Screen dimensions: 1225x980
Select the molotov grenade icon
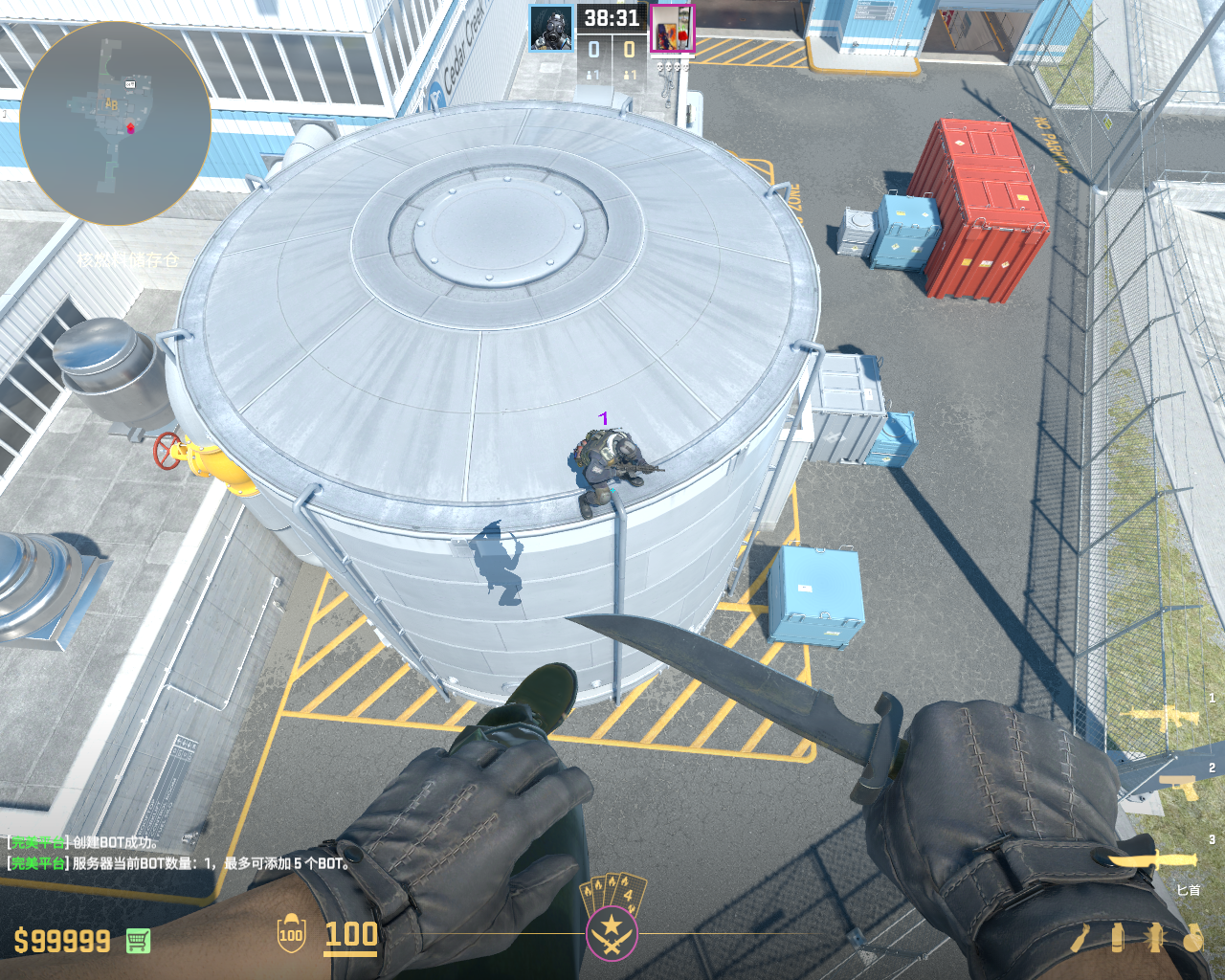click(1081, 938)
